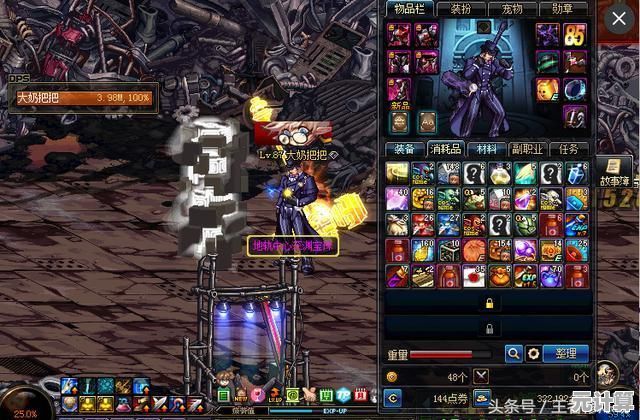Switch to the 副职业 sub-profession tab

(x=528, y=149)
